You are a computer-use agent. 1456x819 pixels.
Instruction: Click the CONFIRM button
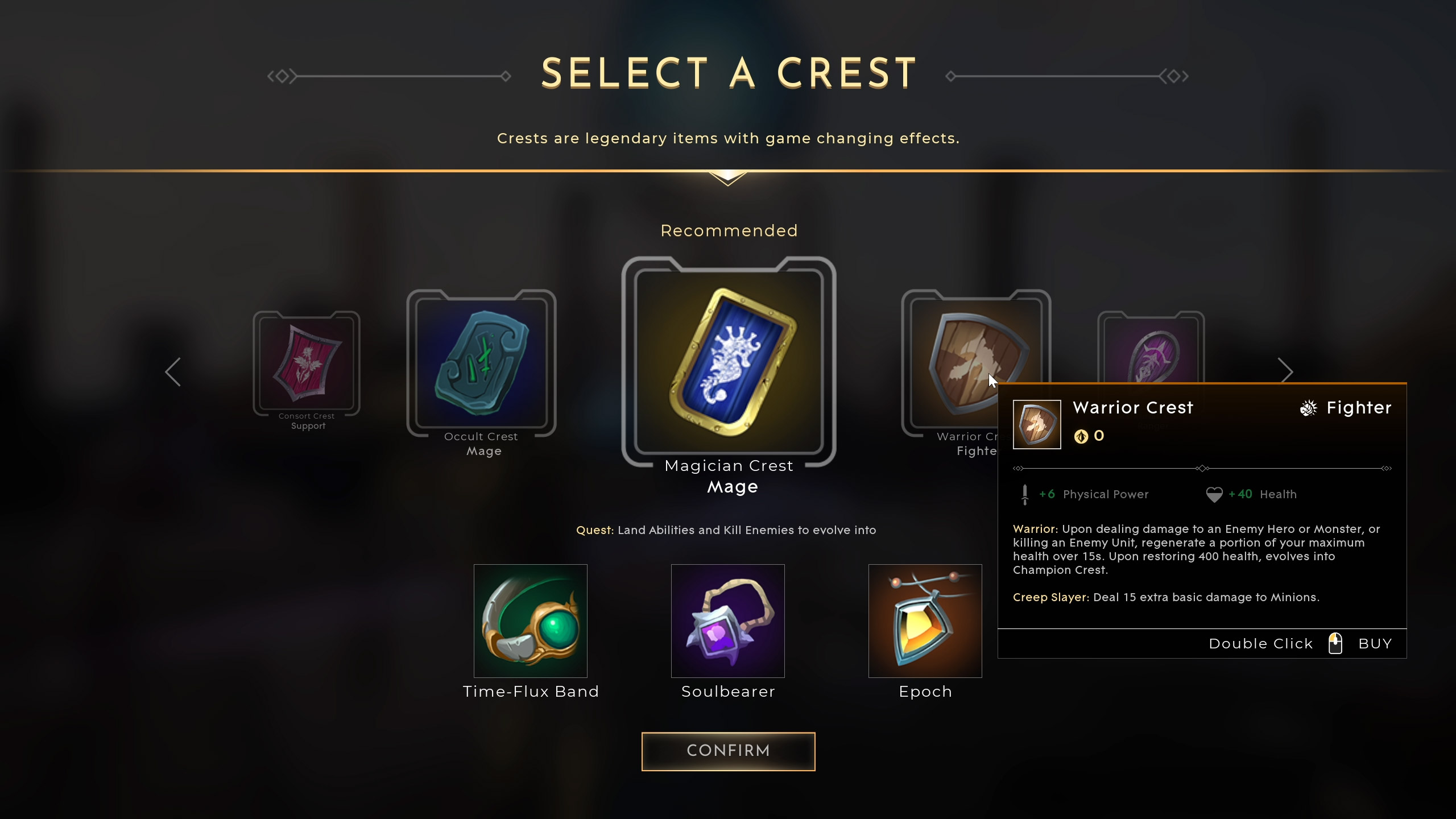tap(729, 751)
